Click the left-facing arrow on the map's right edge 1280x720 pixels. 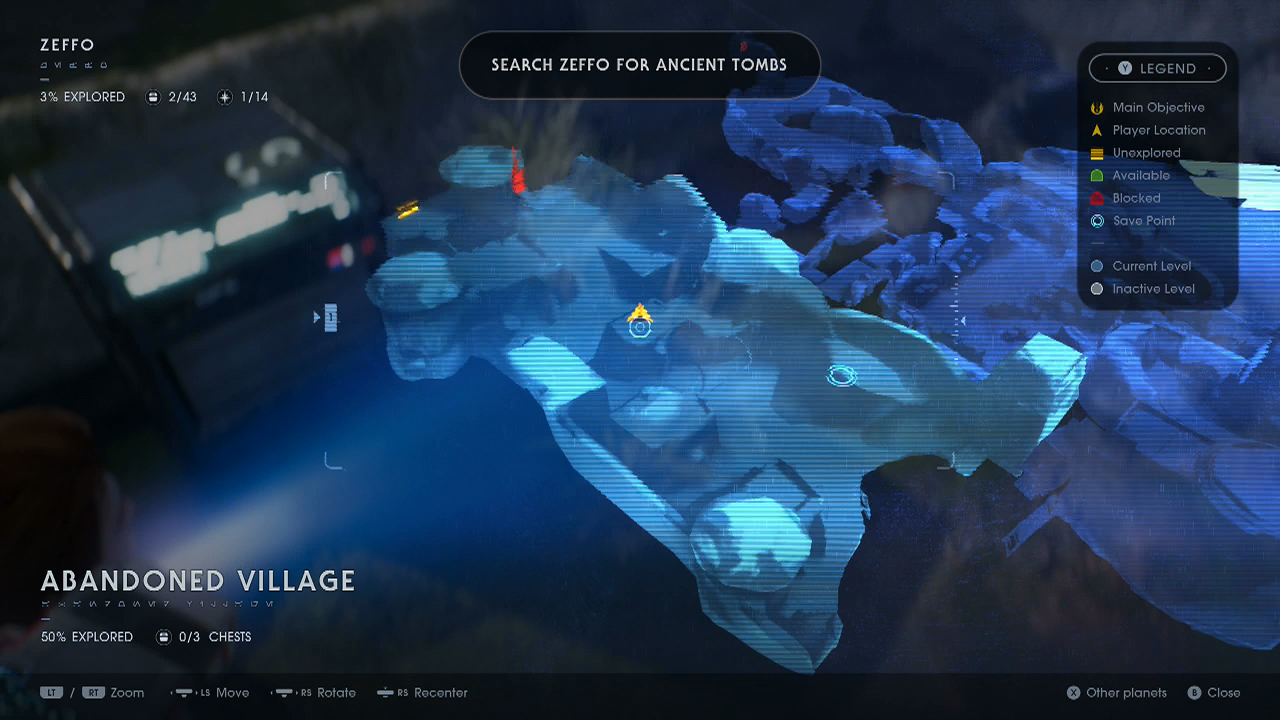click(x=962, y=320)
